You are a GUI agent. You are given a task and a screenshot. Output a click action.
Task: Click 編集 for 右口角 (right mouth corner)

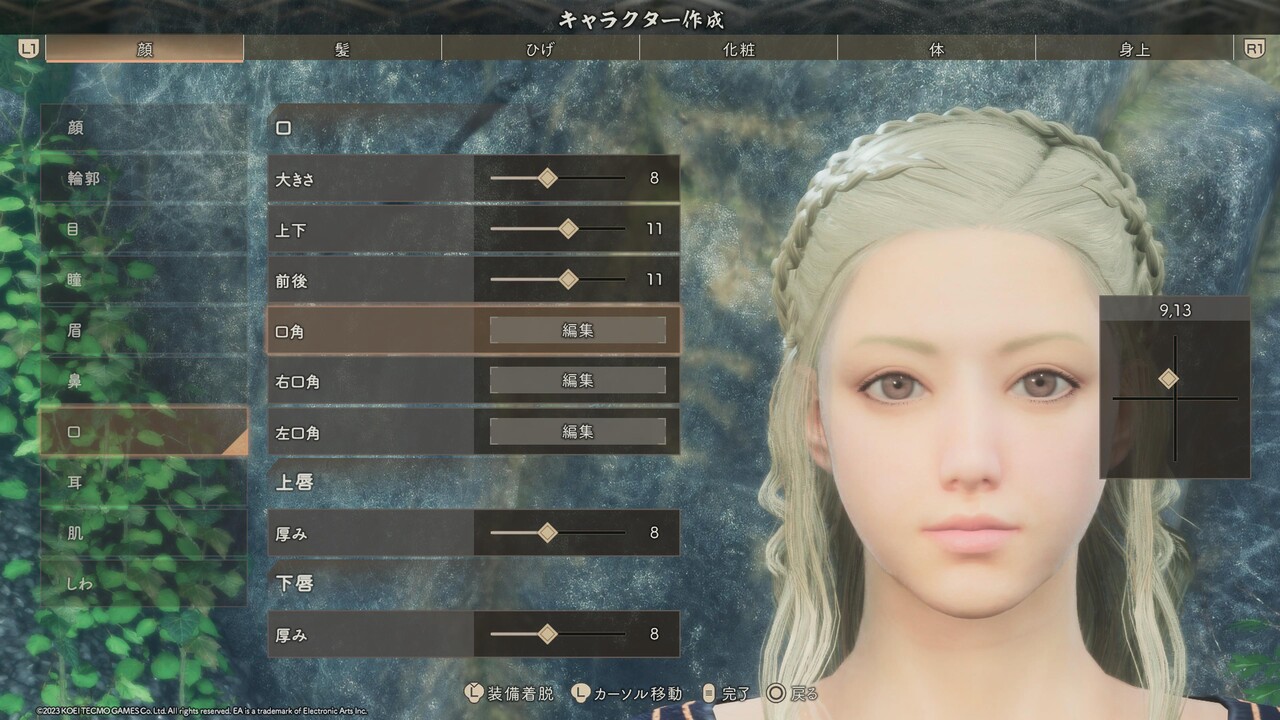577,381
